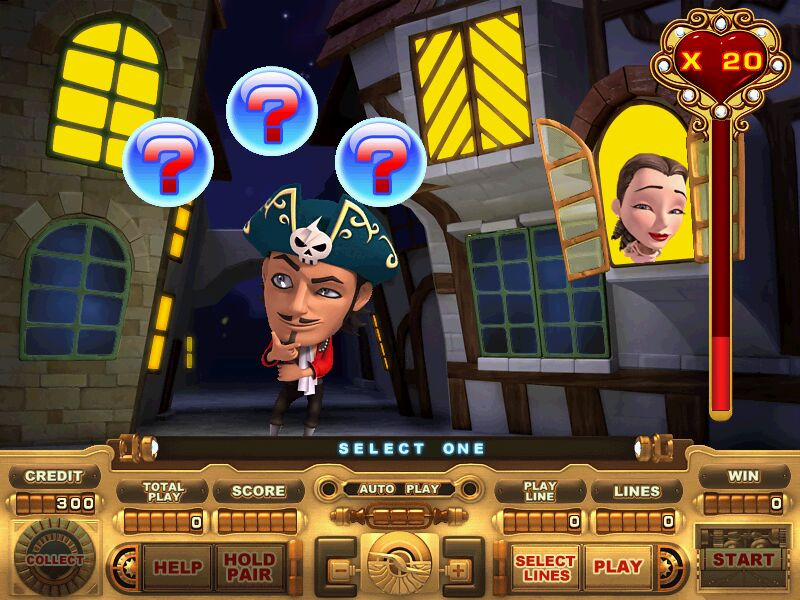Toggle AUTO PLAY
The image size is (800, 600).
coord(400,490)
